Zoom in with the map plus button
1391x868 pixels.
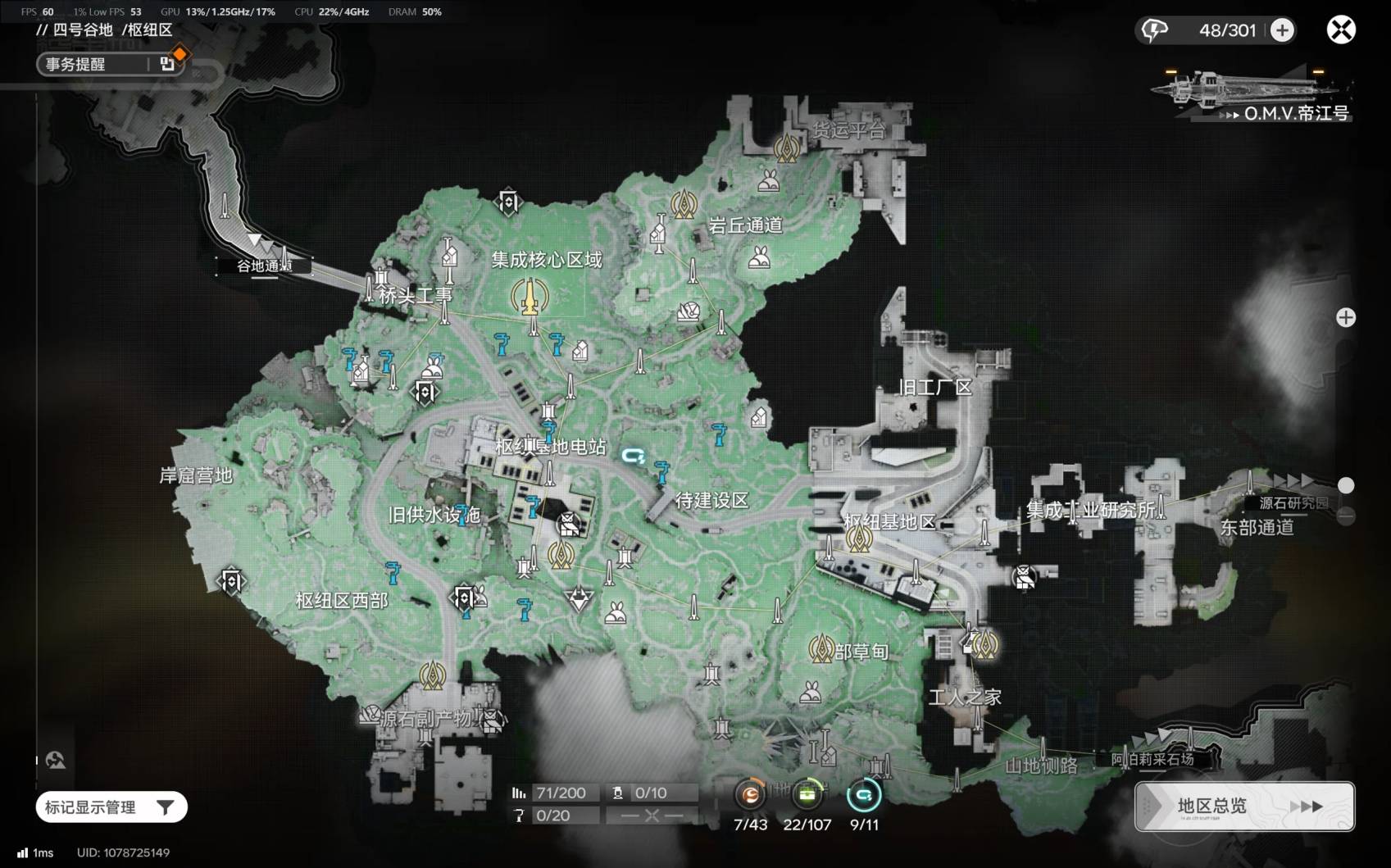[x=1346, y=318]
